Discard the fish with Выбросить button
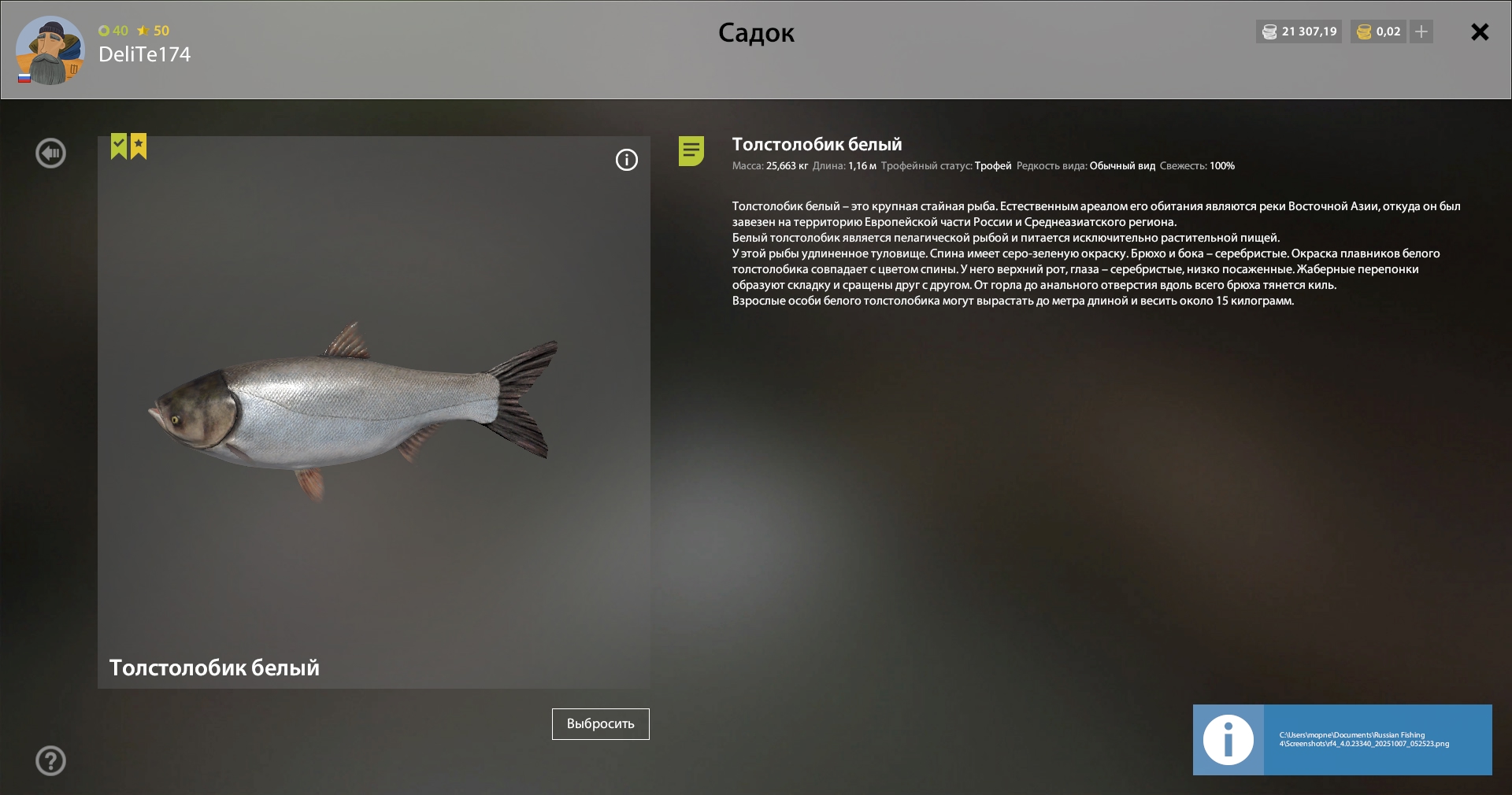Screen dimensions: 1512x795 click(600, 724)
